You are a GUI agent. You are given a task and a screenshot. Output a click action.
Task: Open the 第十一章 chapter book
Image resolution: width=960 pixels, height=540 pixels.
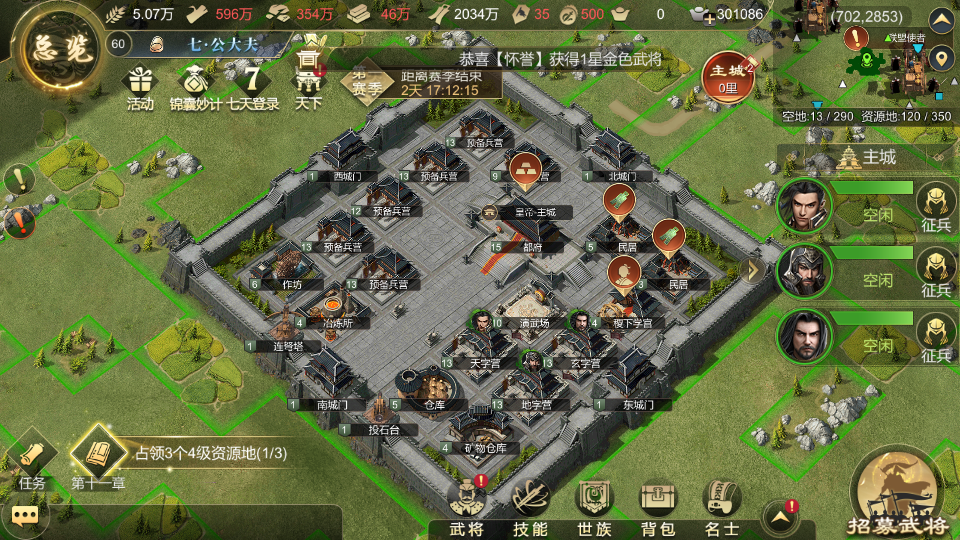coord(97,459)
